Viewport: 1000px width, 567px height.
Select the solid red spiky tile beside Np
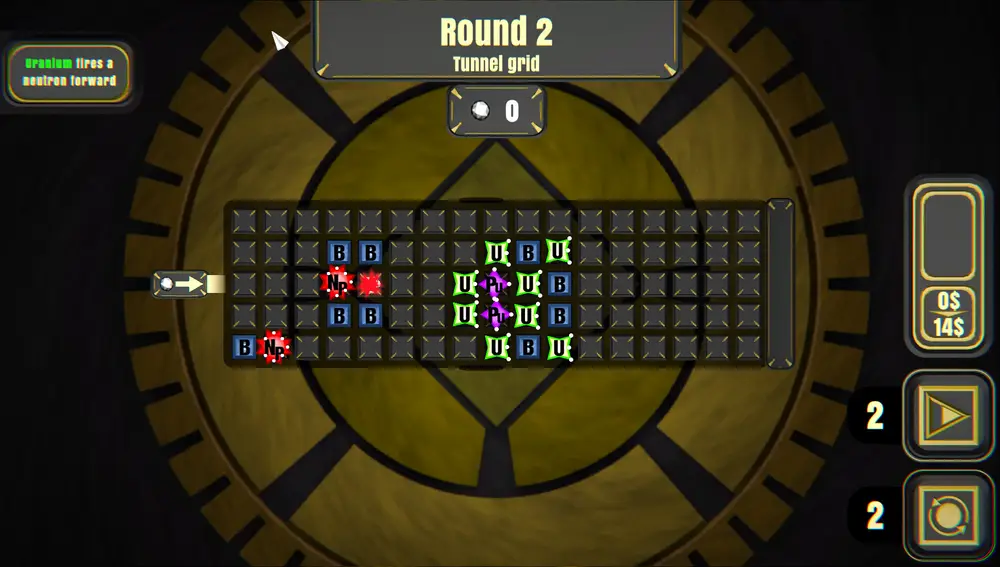(x=370, y=284)
